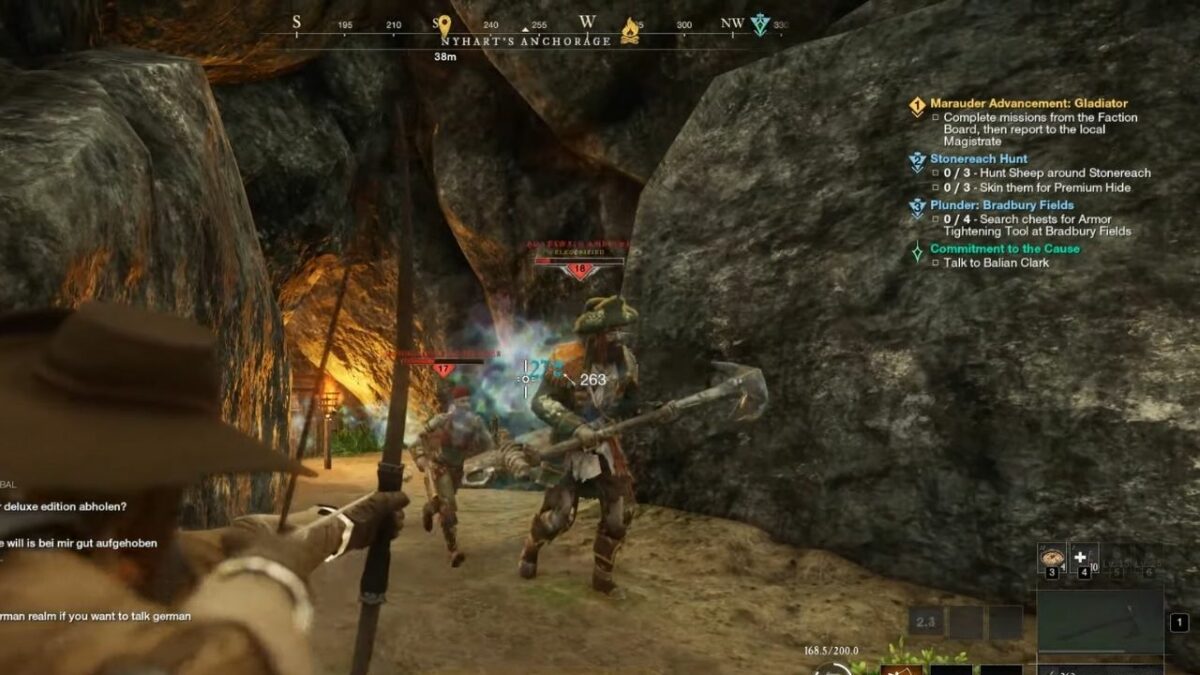Open the Stonereach Hunt quest entry
This screenshot has height=675, width=1200.
pyautogui.click(x=978, y=158)
